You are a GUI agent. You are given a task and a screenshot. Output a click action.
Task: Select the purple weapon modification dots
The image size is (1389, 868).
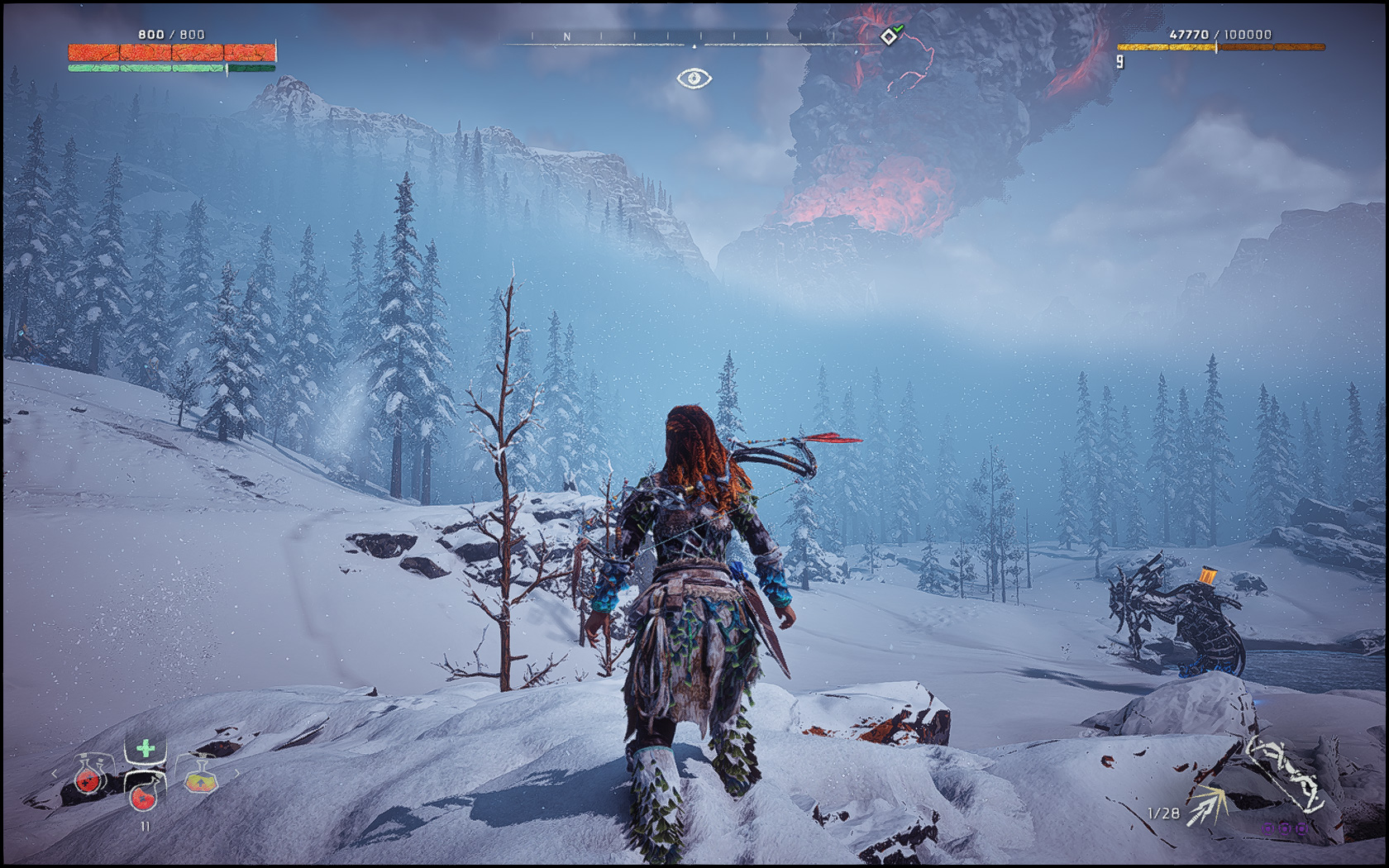1283,827
